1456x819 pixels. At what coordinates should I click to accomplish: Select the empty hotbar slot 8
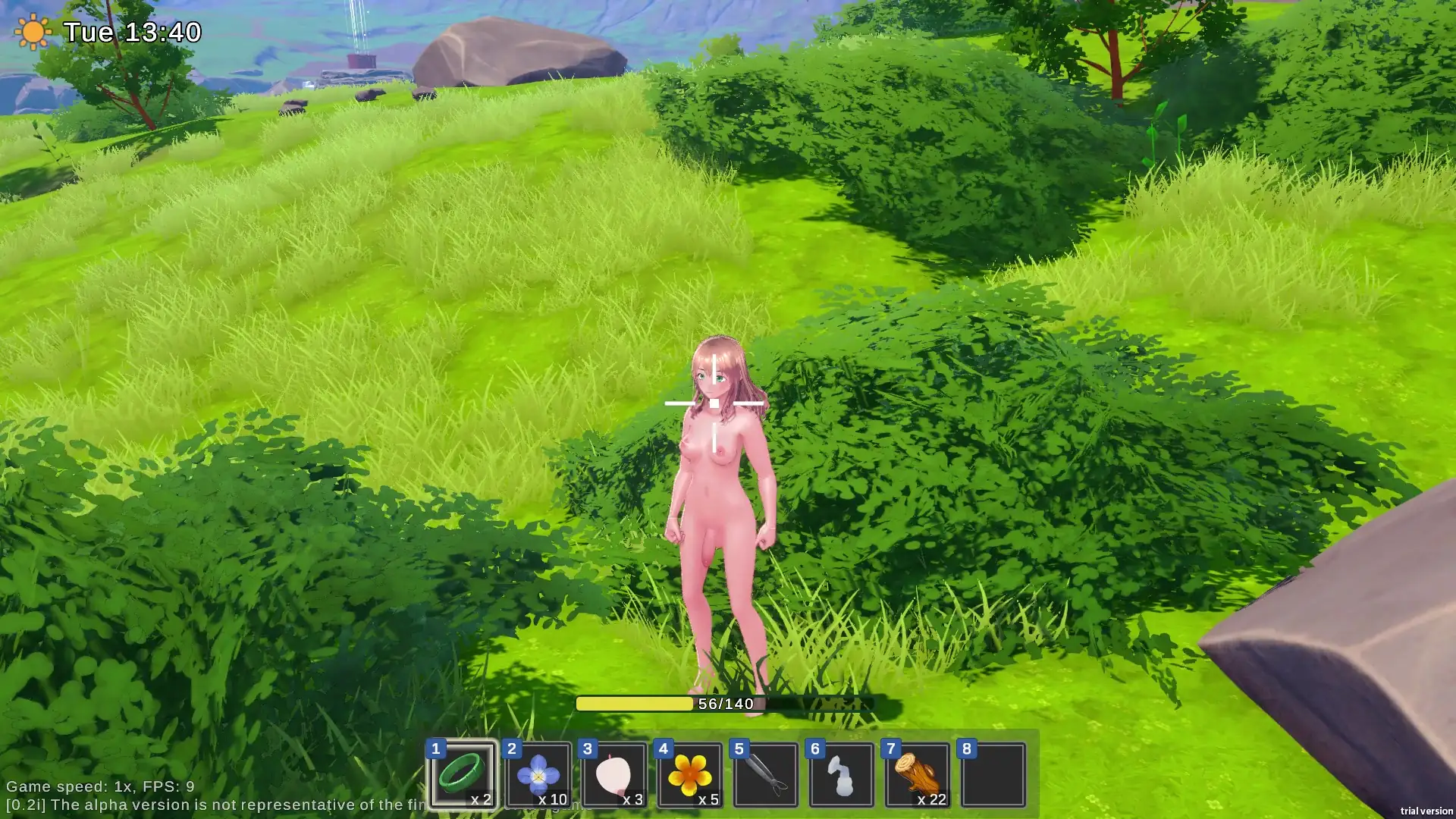click(x=993, y=774)
